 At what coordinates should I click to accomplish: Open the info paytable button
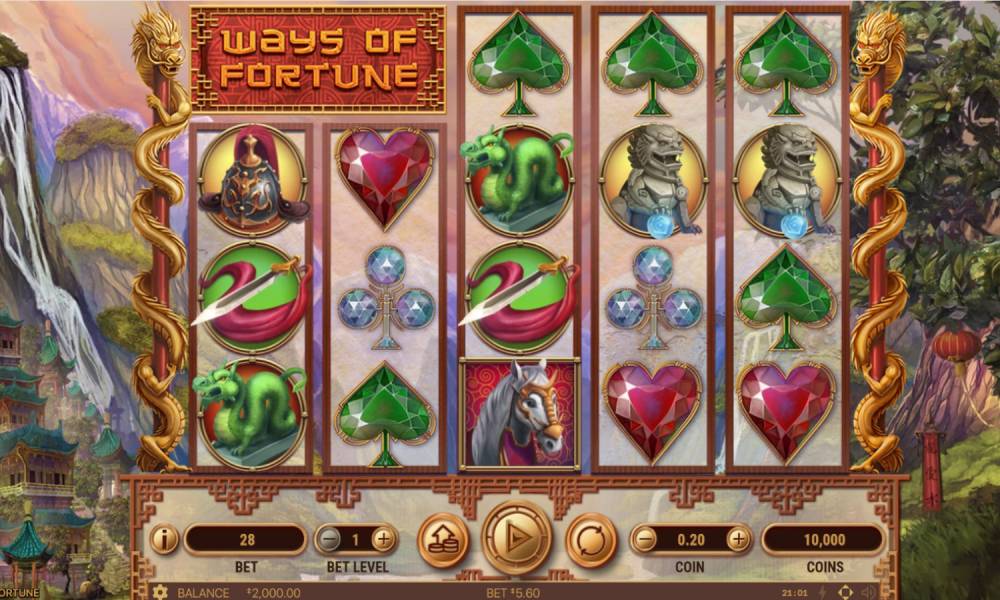[163, 539]
